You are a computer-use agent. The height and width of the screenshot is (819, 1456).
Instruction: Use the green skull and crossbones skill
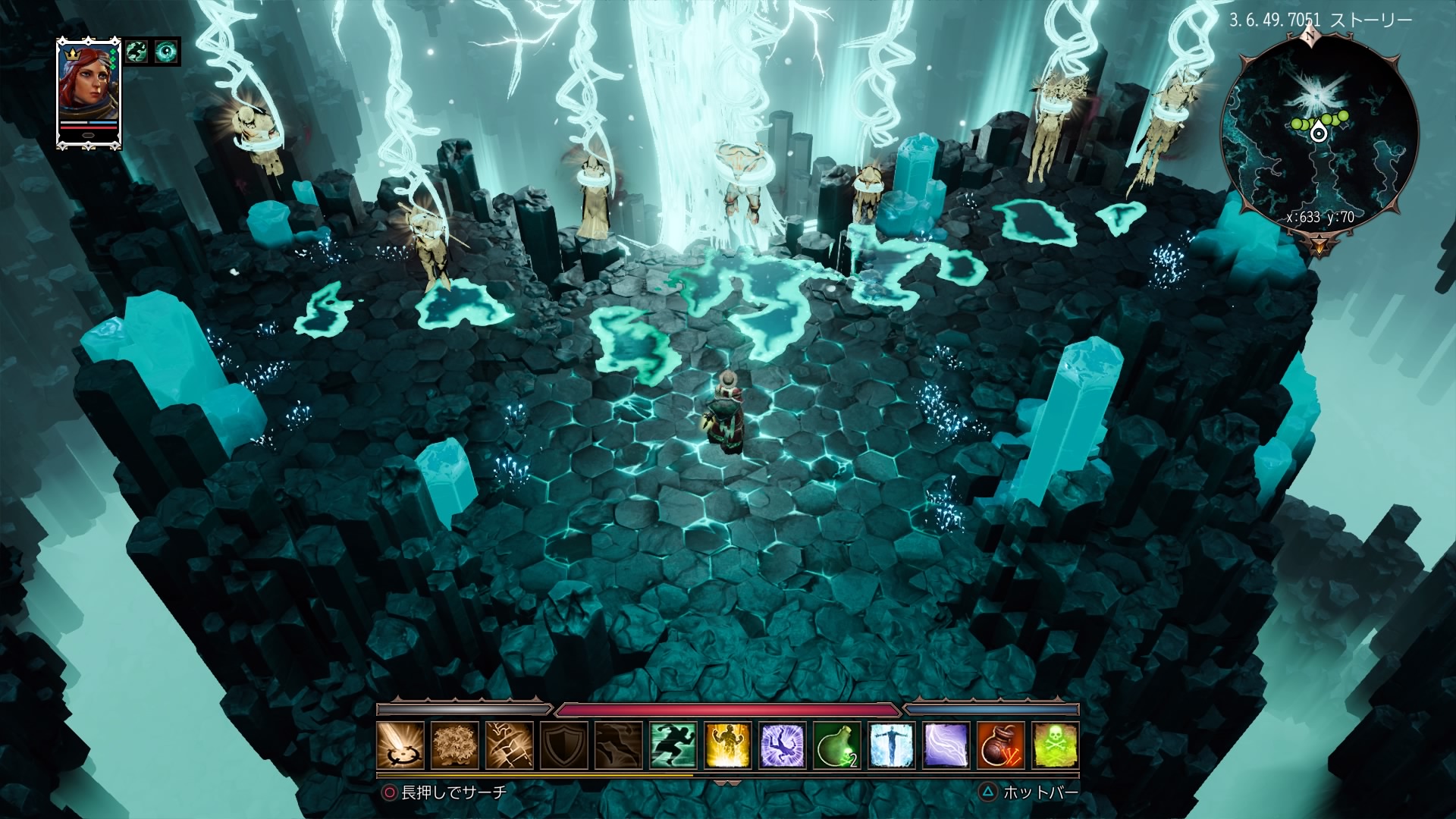pyautogui.click(x=1056, y=745)
